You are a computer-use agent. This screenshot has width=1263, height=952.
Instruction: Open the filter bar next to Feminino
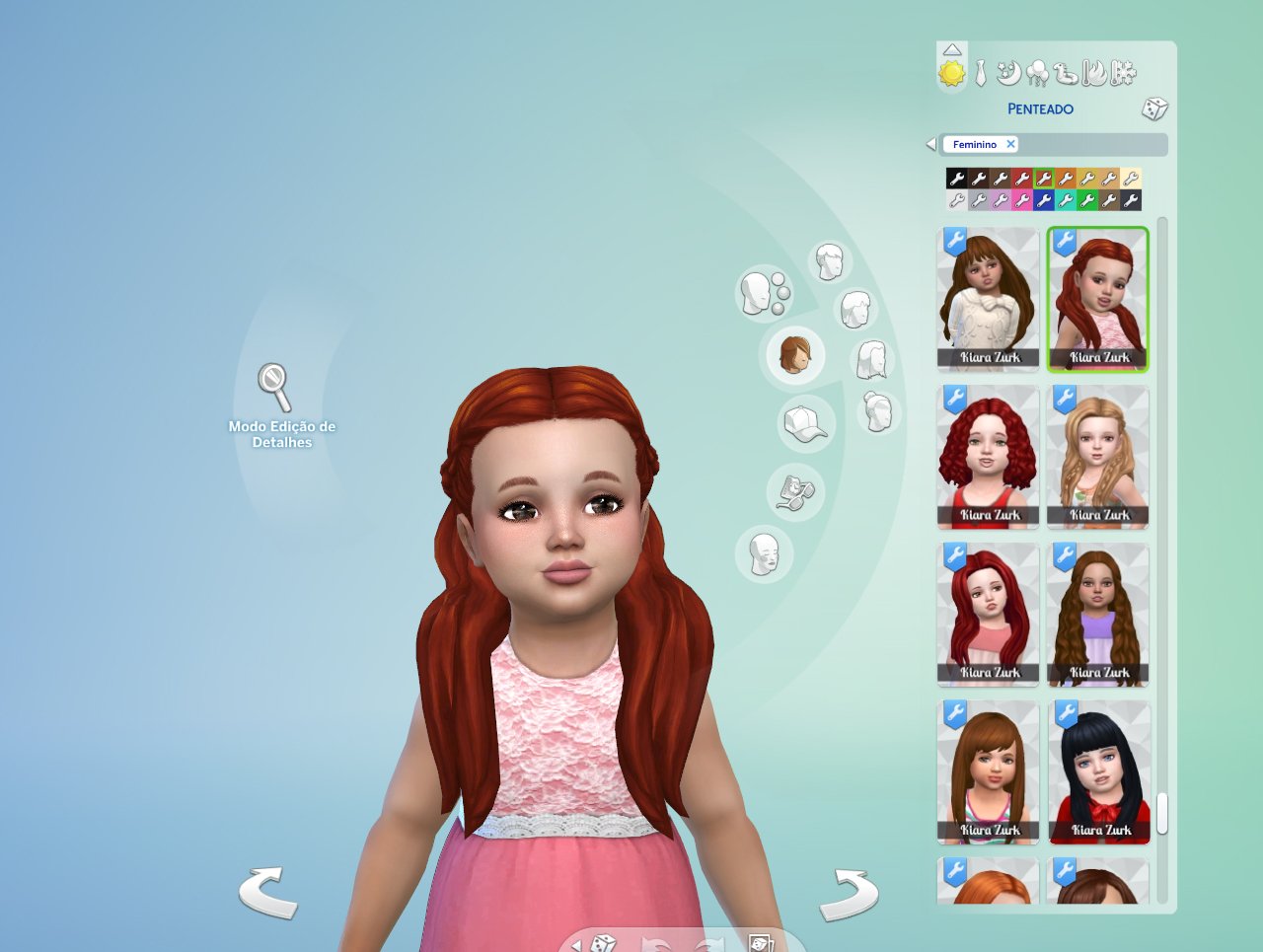coord(1085,144)
